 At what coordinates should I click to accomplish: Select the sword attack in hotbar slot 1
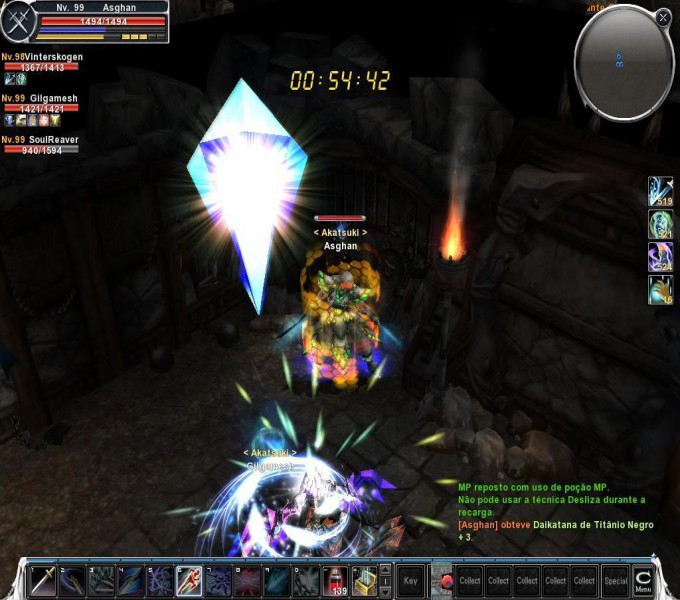pyautogui.click(x=43, y=580)
